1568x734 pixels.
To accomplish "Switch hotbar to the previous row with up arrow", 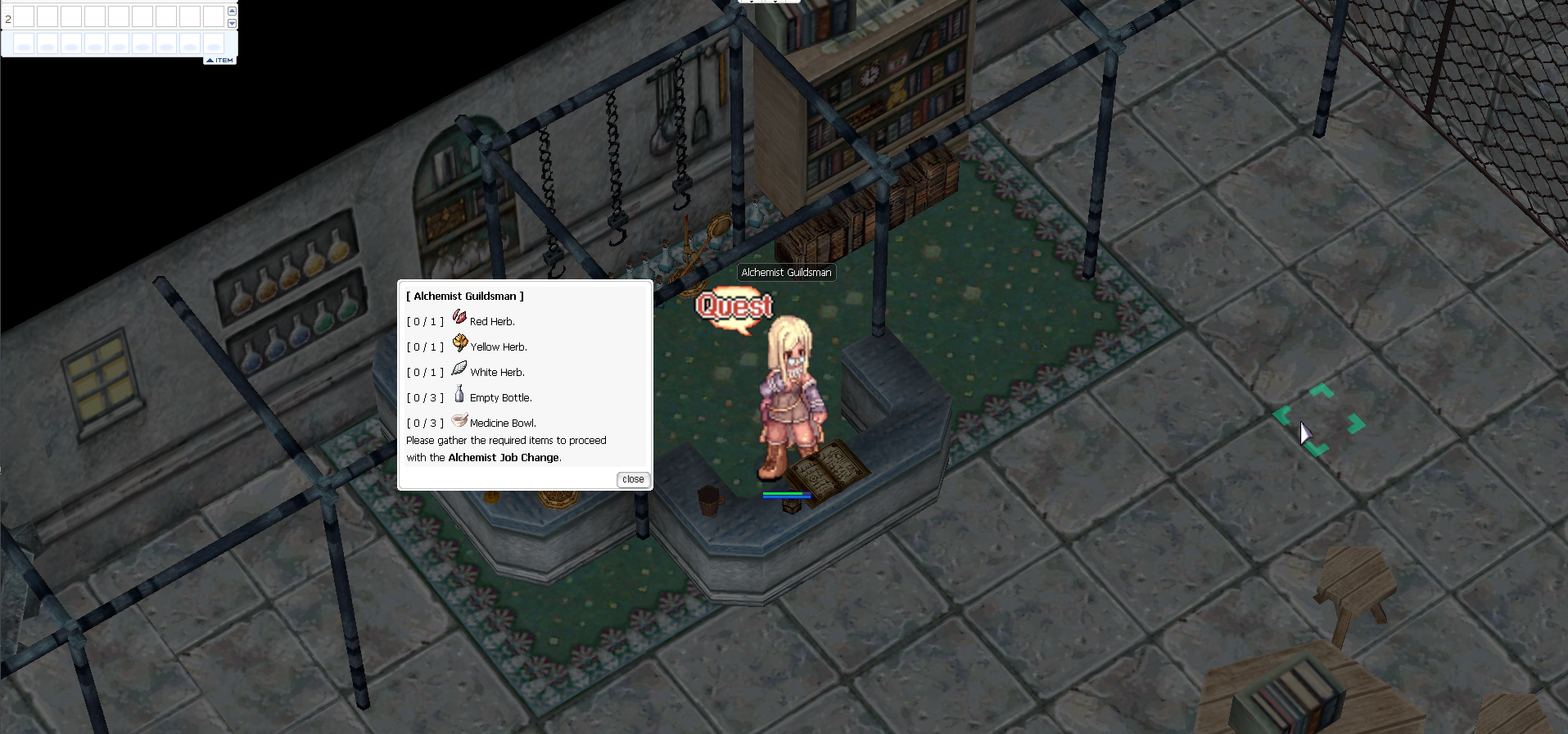I will 232,11.
